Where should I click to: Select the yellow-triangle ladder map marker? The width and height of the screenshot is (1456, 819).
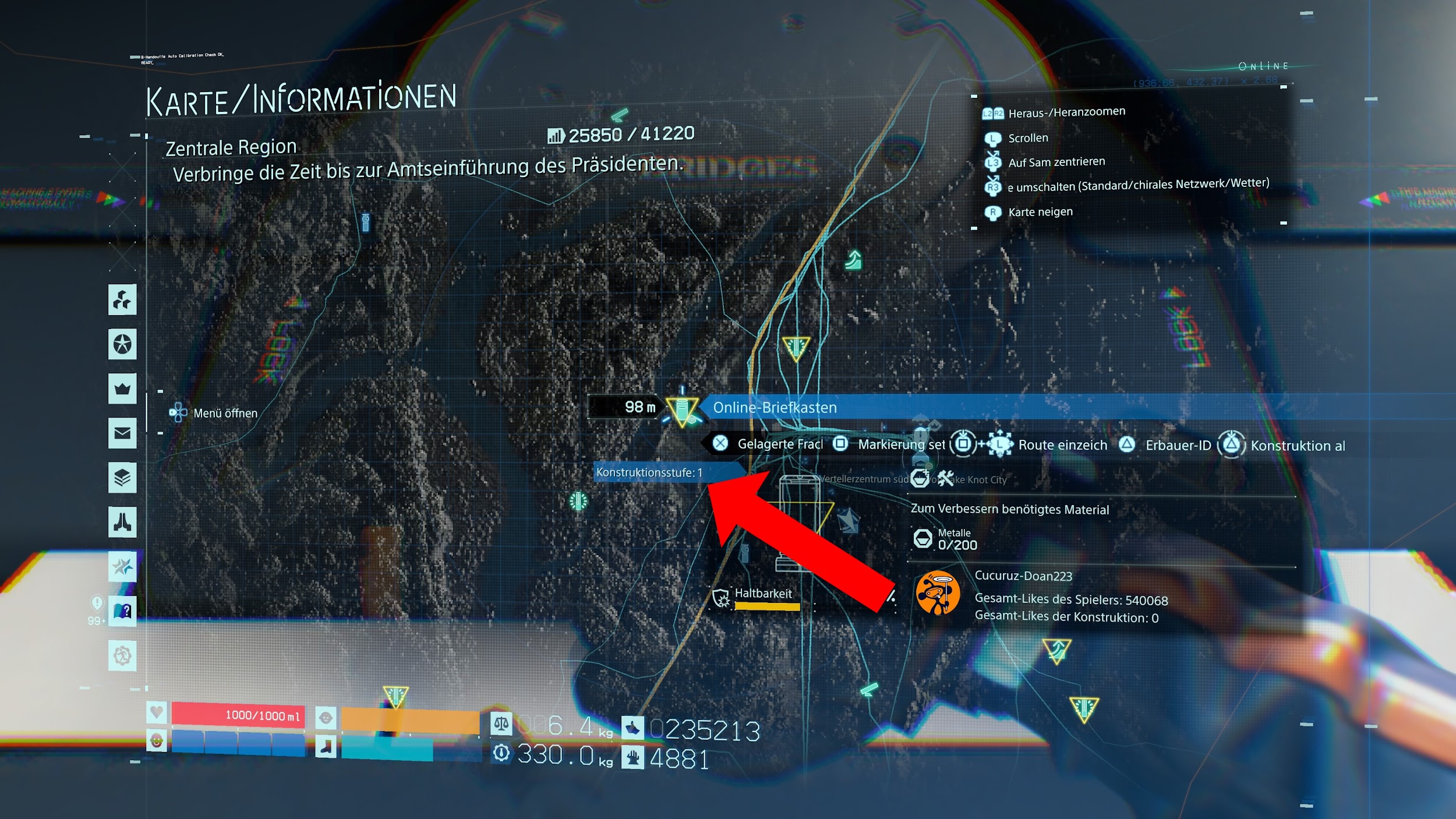point(1056,650)
